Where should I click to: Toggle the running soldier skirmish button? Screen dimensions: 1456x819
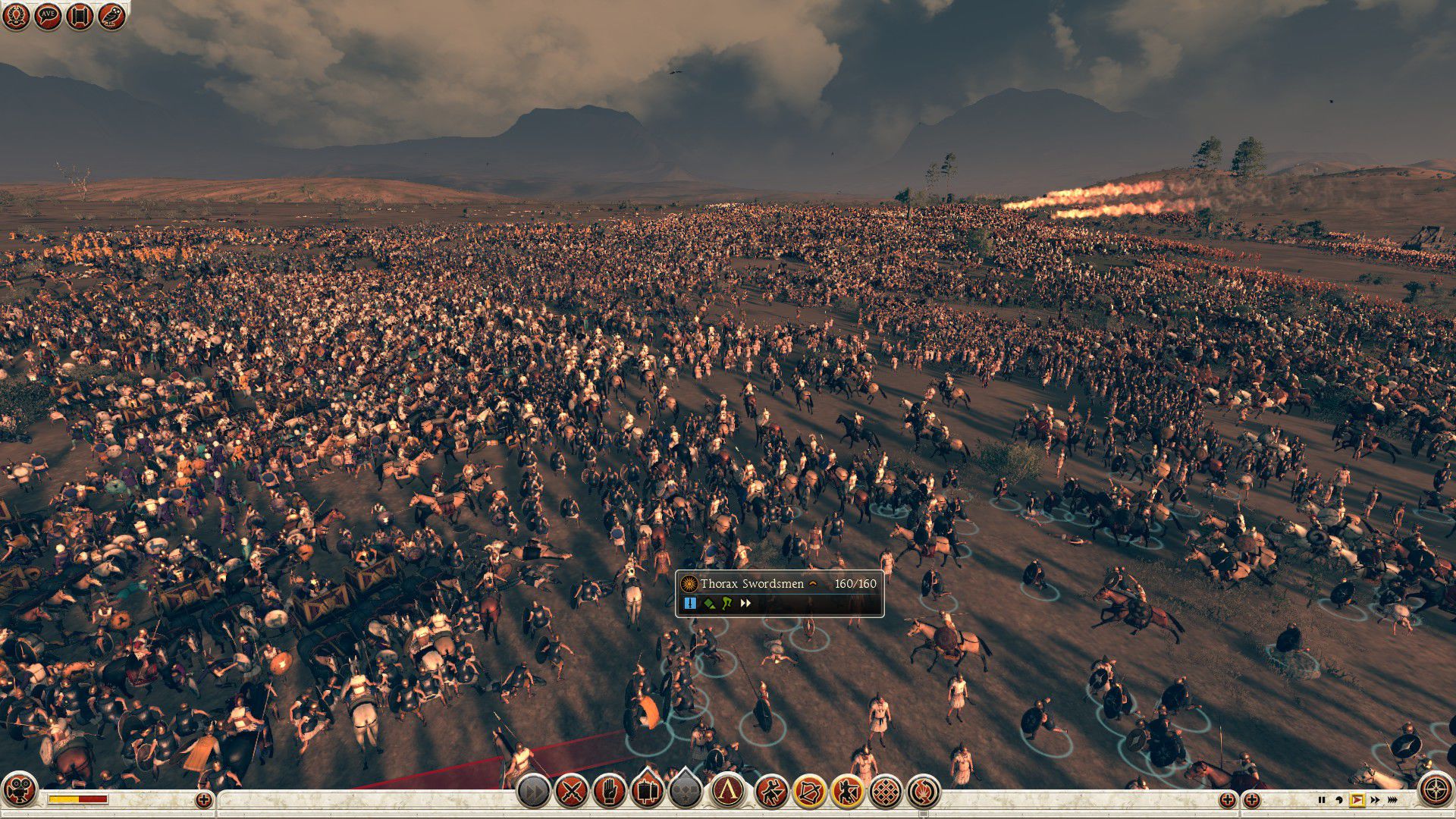[x=772, y=792]
